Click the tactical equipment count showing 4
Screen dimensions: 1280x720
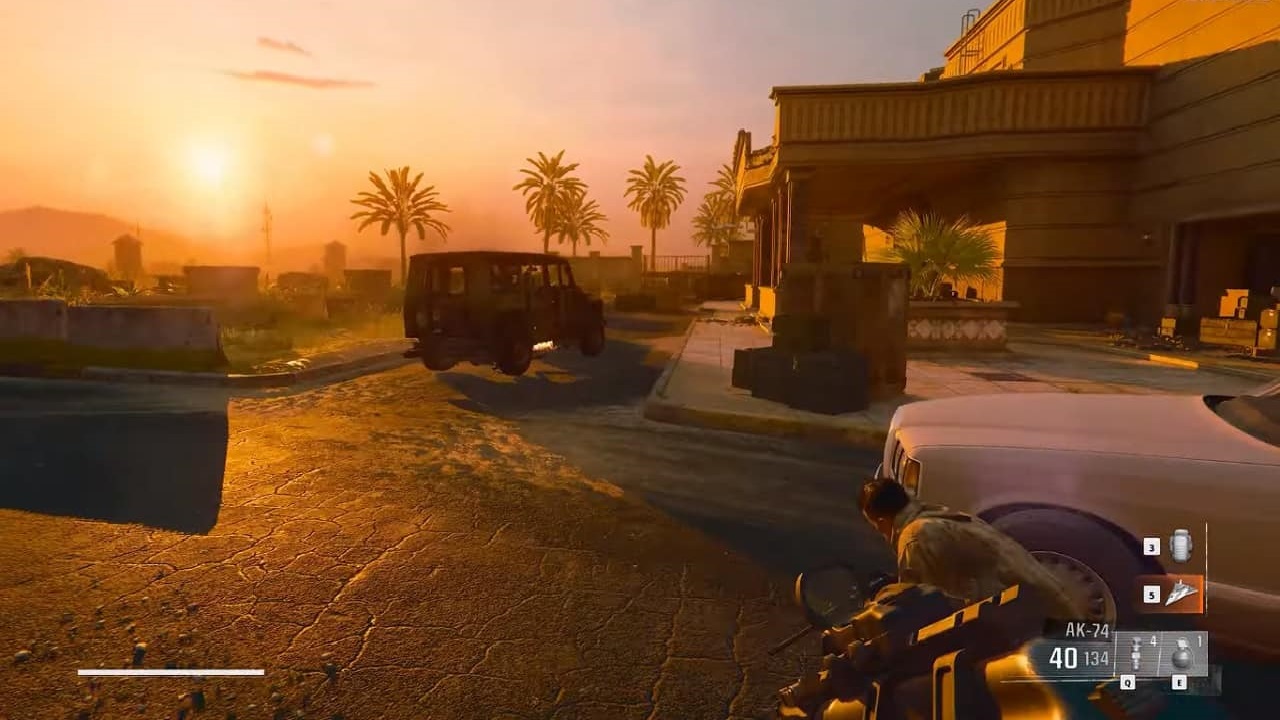[1153, 642]
